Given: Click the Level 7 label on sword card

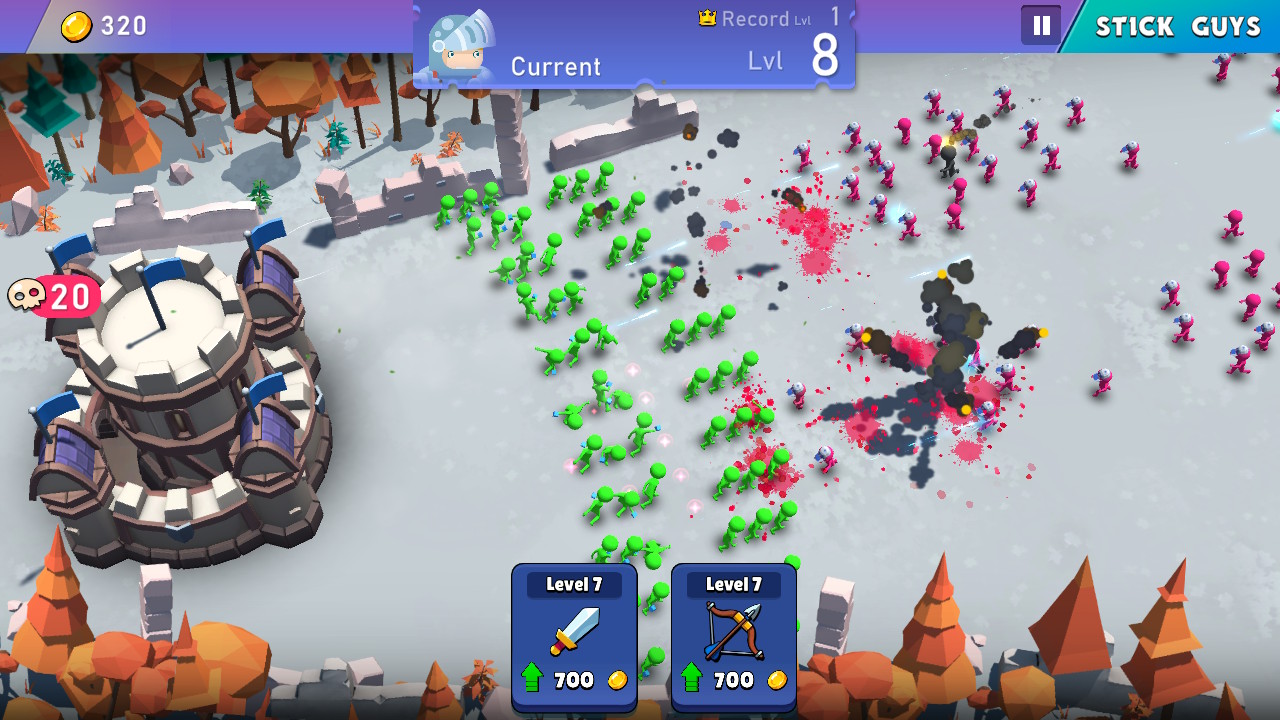Looking at the screenshot, I should [574, 583].
